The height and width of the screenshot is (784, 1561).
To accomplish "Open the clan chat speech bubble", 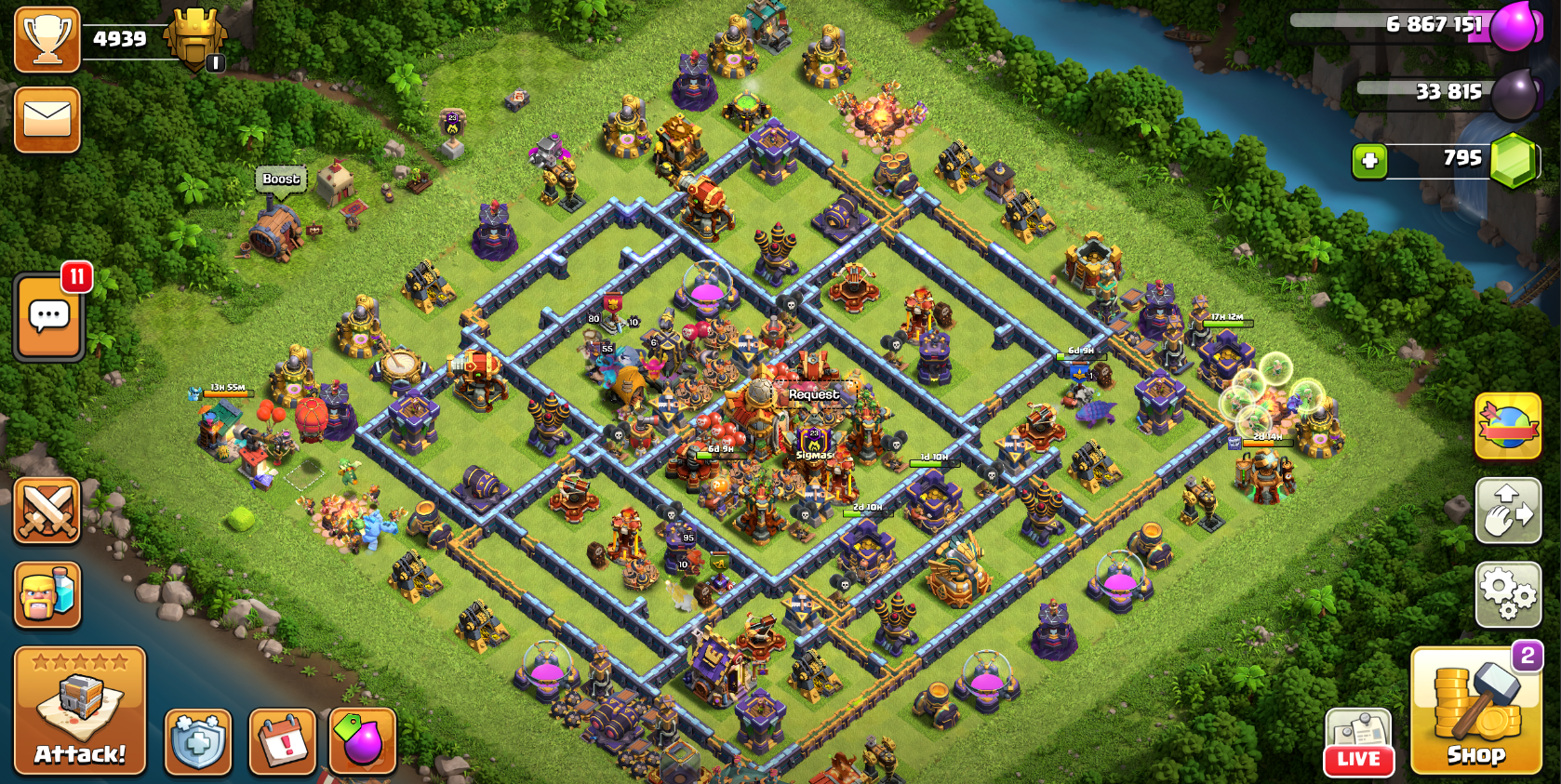I will point(49,317).
